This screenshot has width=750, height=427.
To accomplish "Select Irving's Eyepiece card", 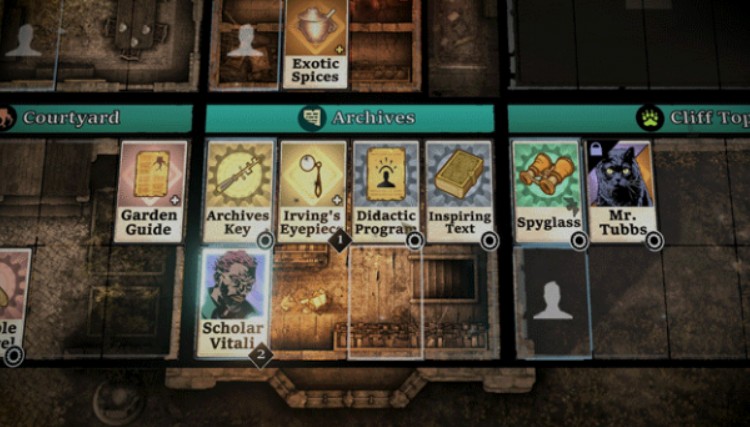I will pos(313,190).
